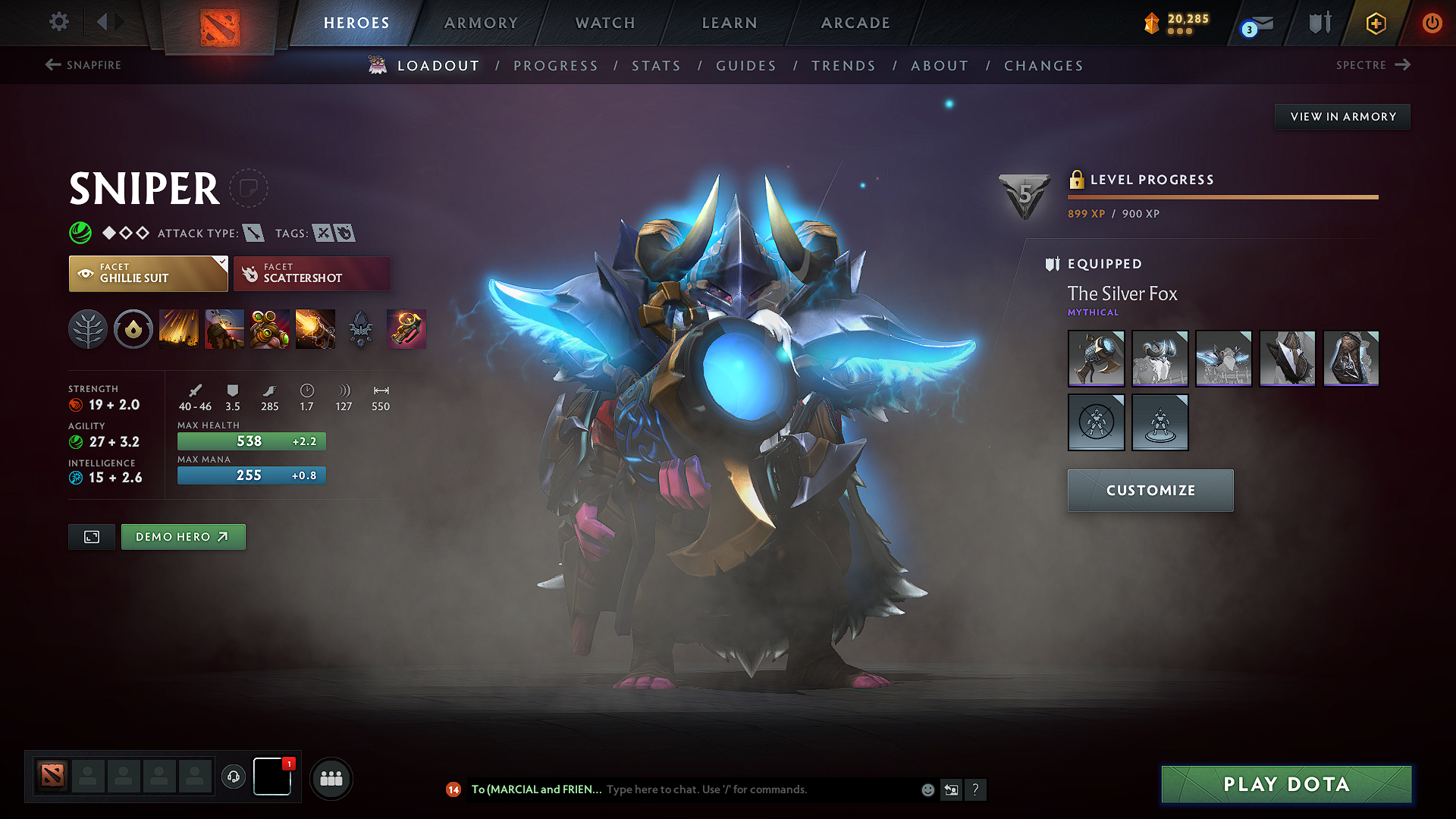Click the Level Progress XP bar
The height and width of the screenshot is (819, 1456).
coord(1221,196)
